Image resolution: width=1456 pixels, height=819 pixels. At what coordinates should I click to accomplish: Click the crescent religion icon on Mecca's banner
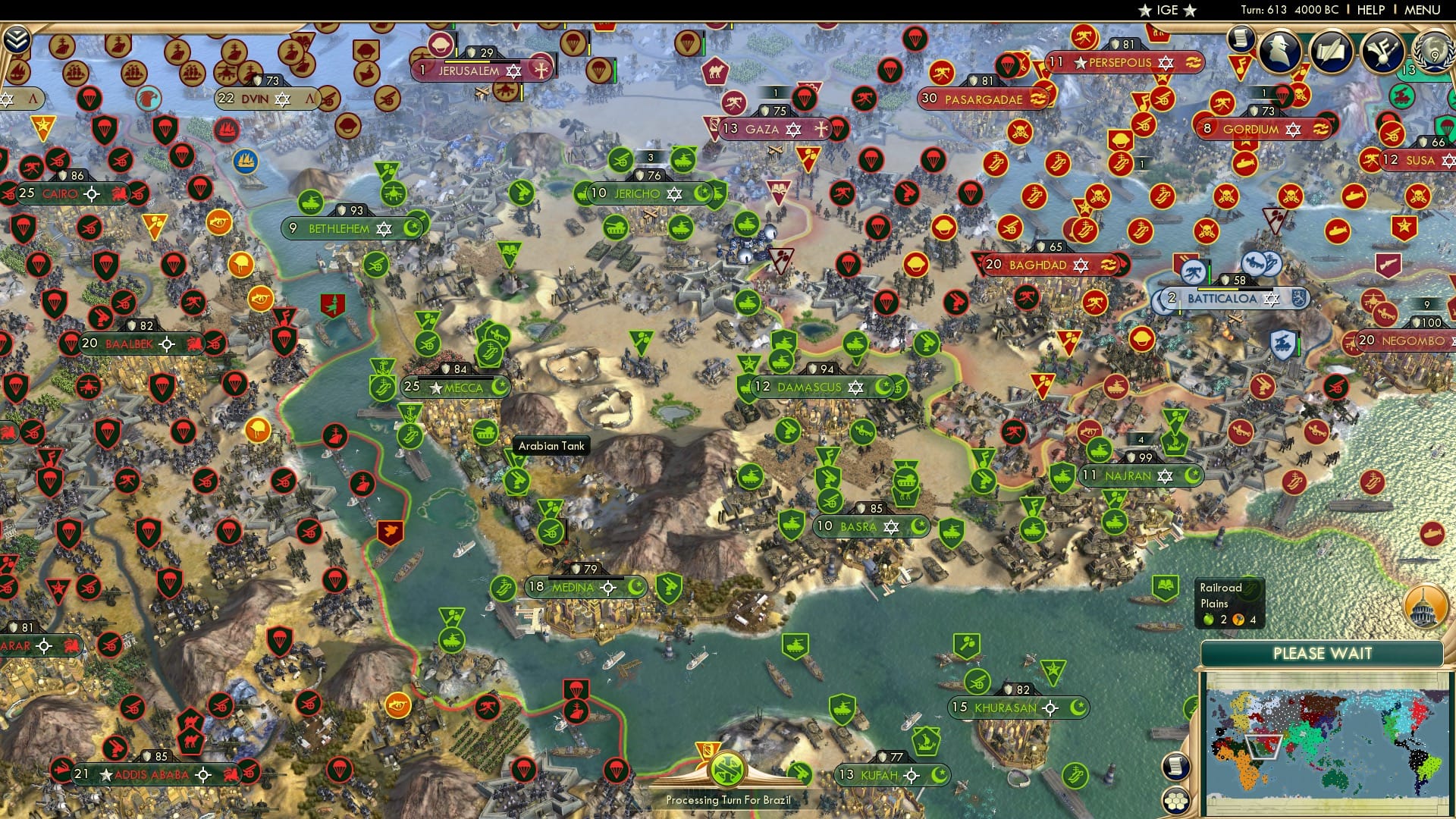[499, 387]
